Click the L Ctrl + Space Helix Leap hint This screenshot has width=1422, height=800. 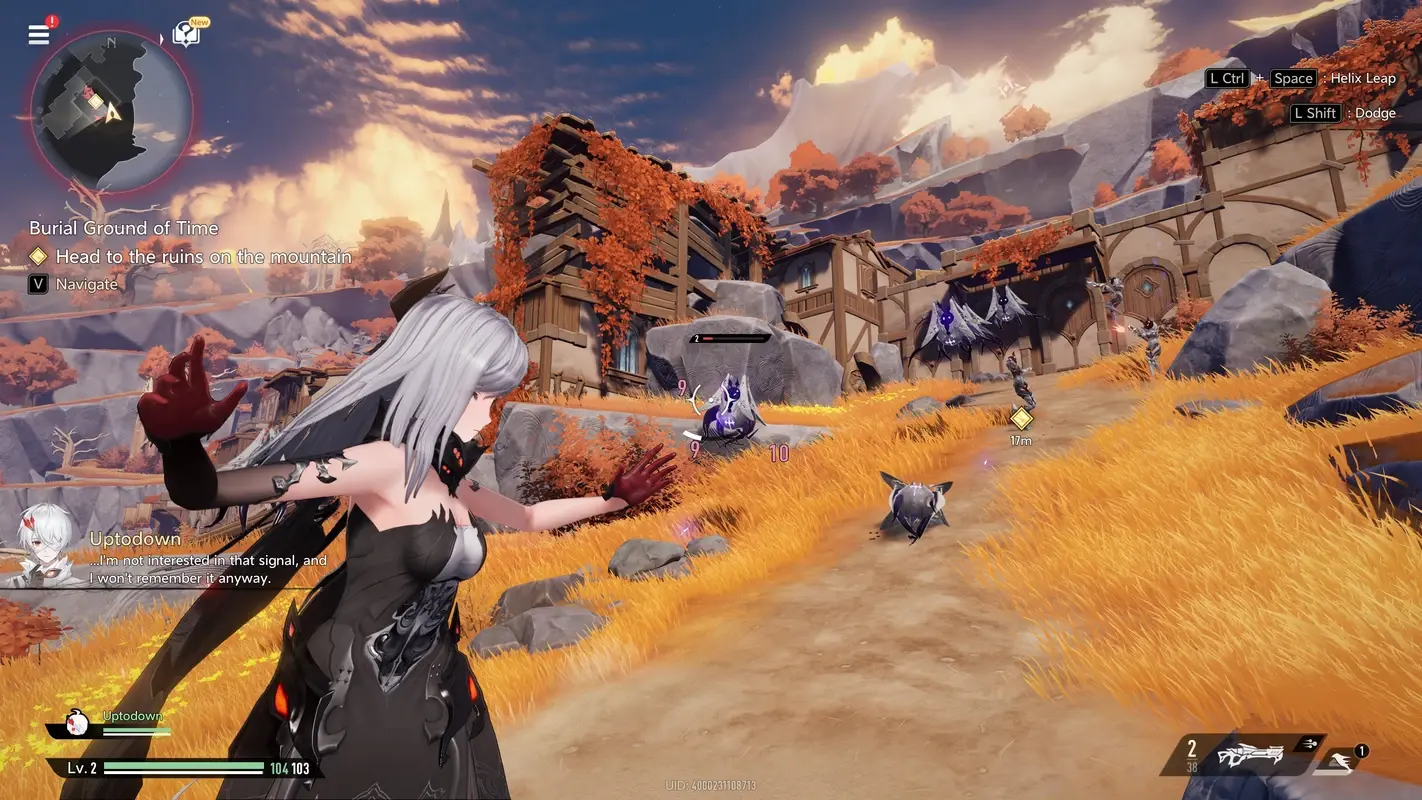(1299, 78)
